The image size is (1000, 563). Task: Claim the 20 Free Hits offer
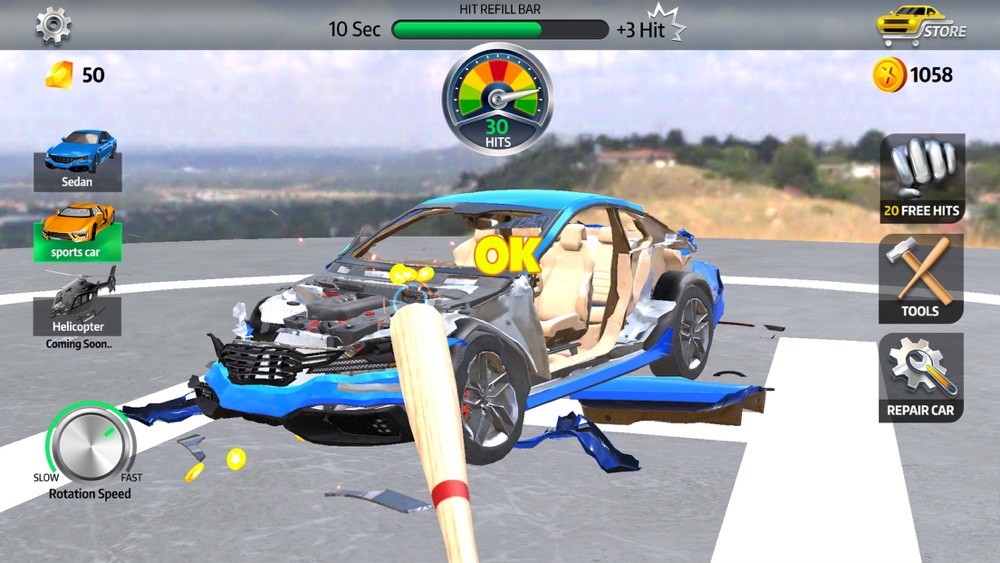(921, 178)
